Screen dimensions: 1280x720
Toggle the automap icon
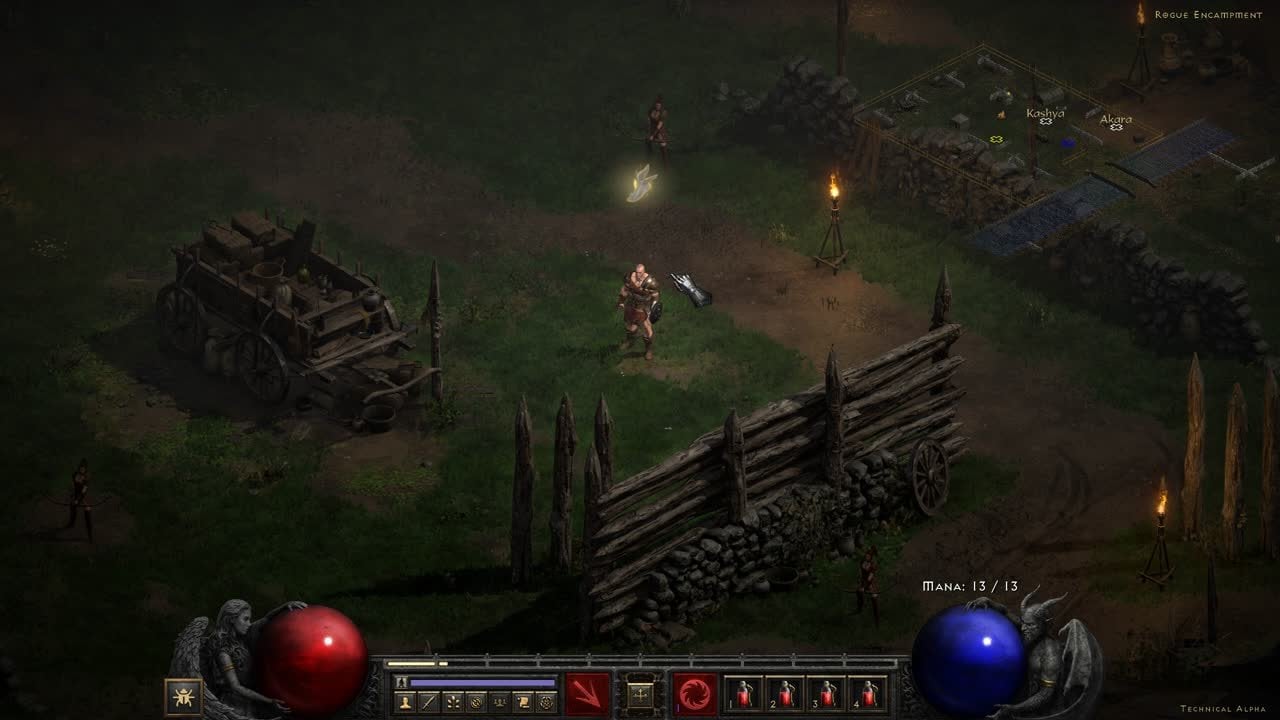click(476, 703)
